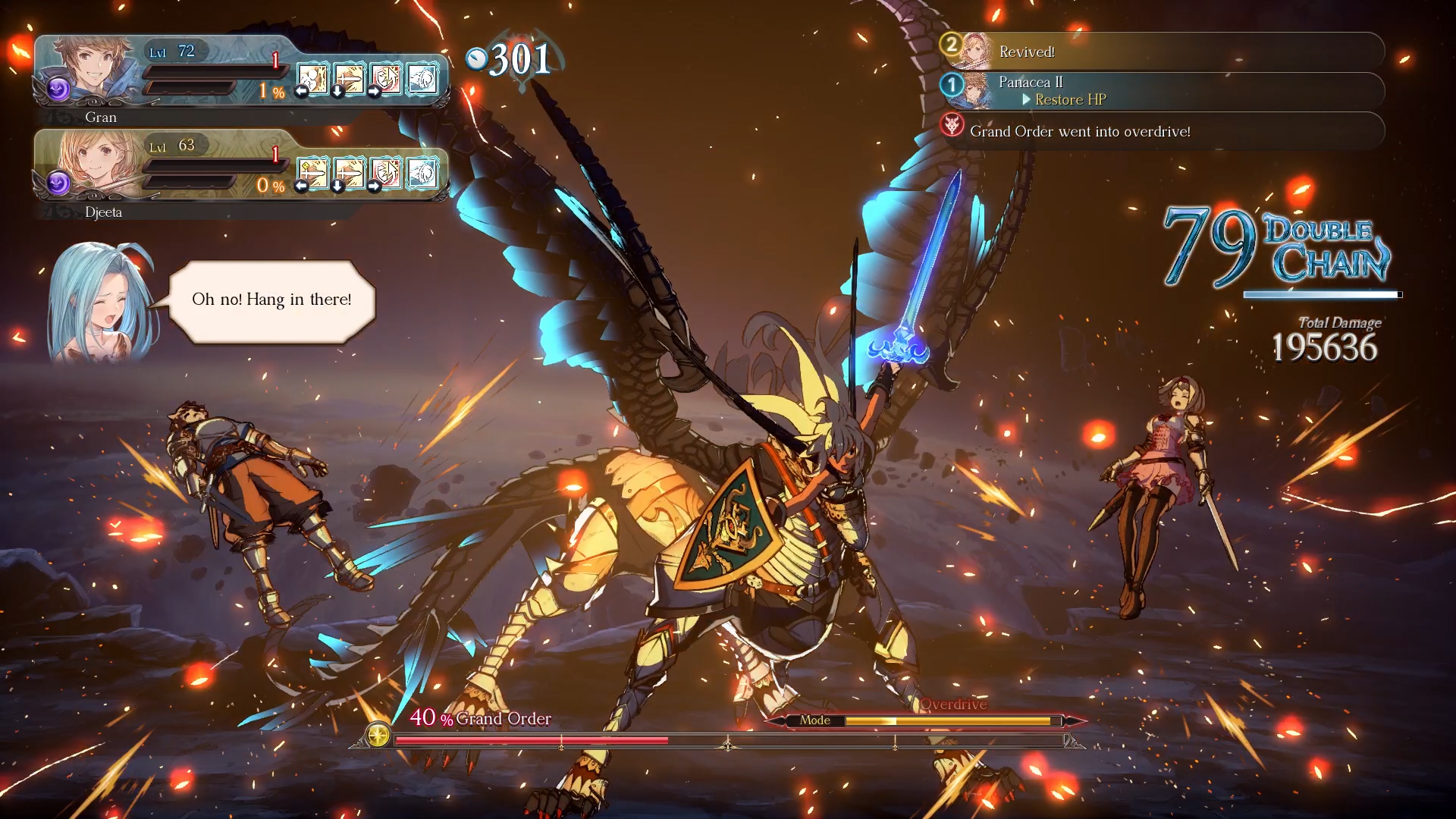Screen dimensions: 1456x819
Task: Trigger Gran's red shield skill icon
Action: coord(386,79)
